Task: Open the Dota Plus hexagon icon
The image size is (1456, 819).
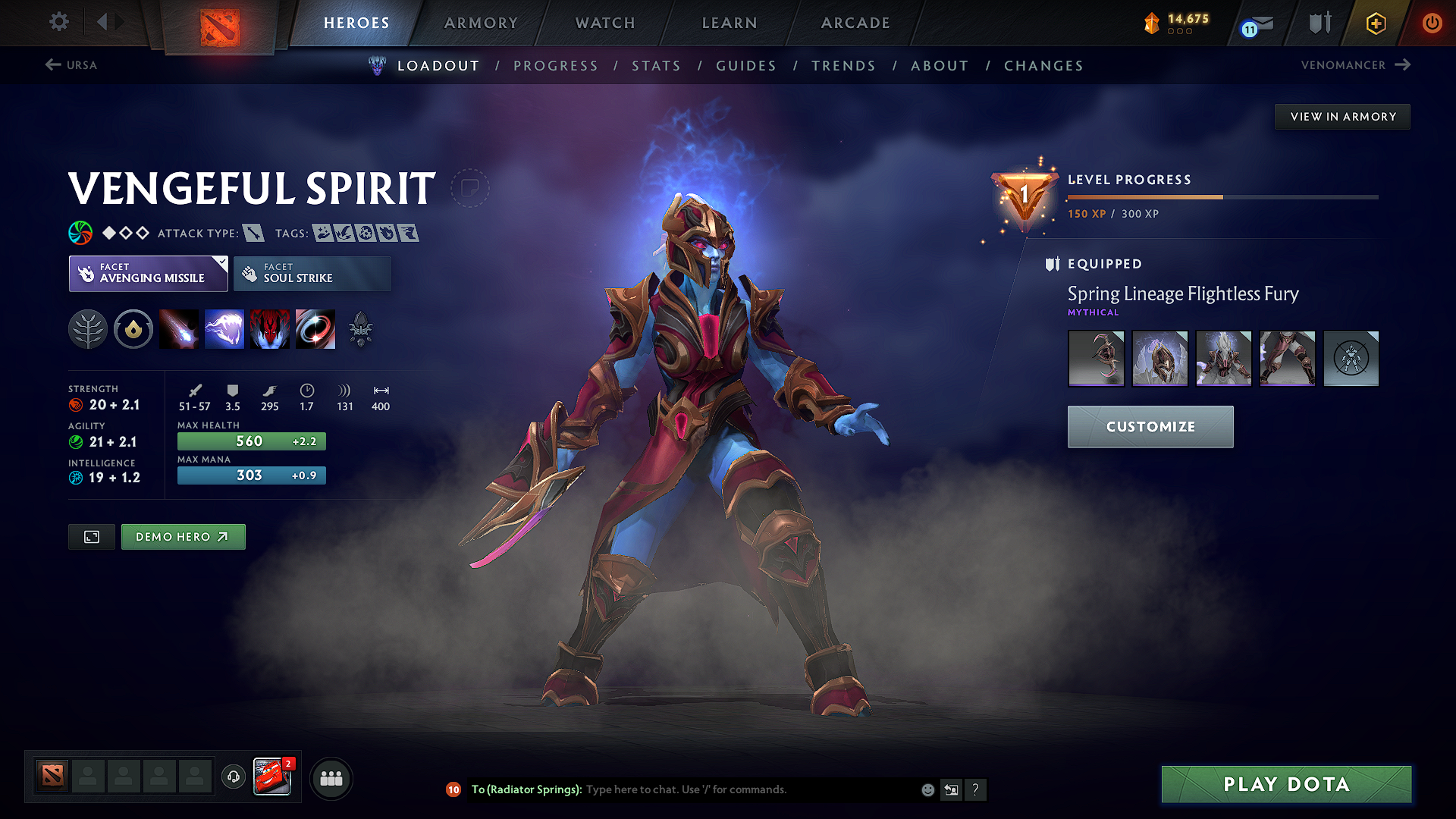Action: coord(1375,24)
